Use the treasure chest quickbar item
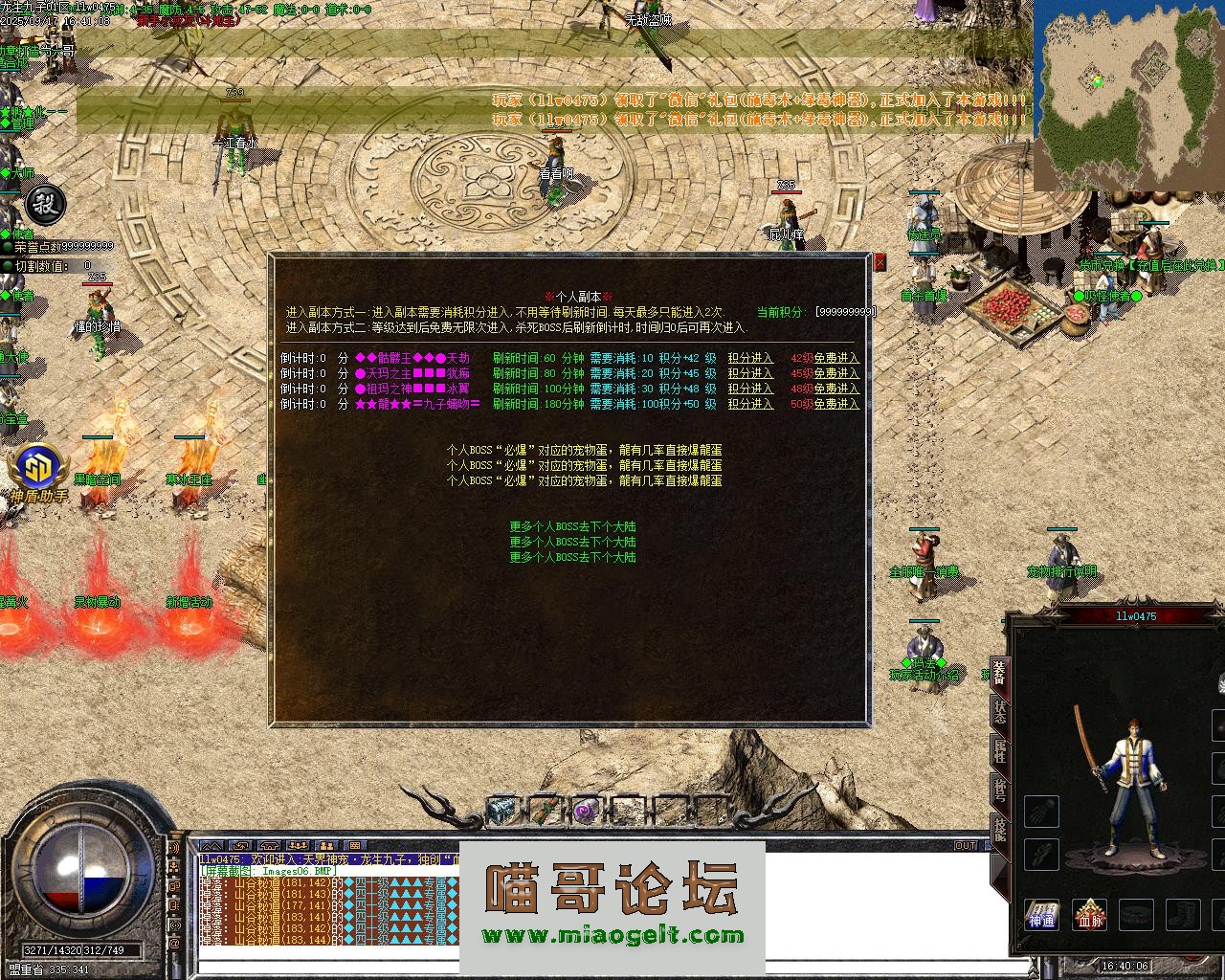 502,811
